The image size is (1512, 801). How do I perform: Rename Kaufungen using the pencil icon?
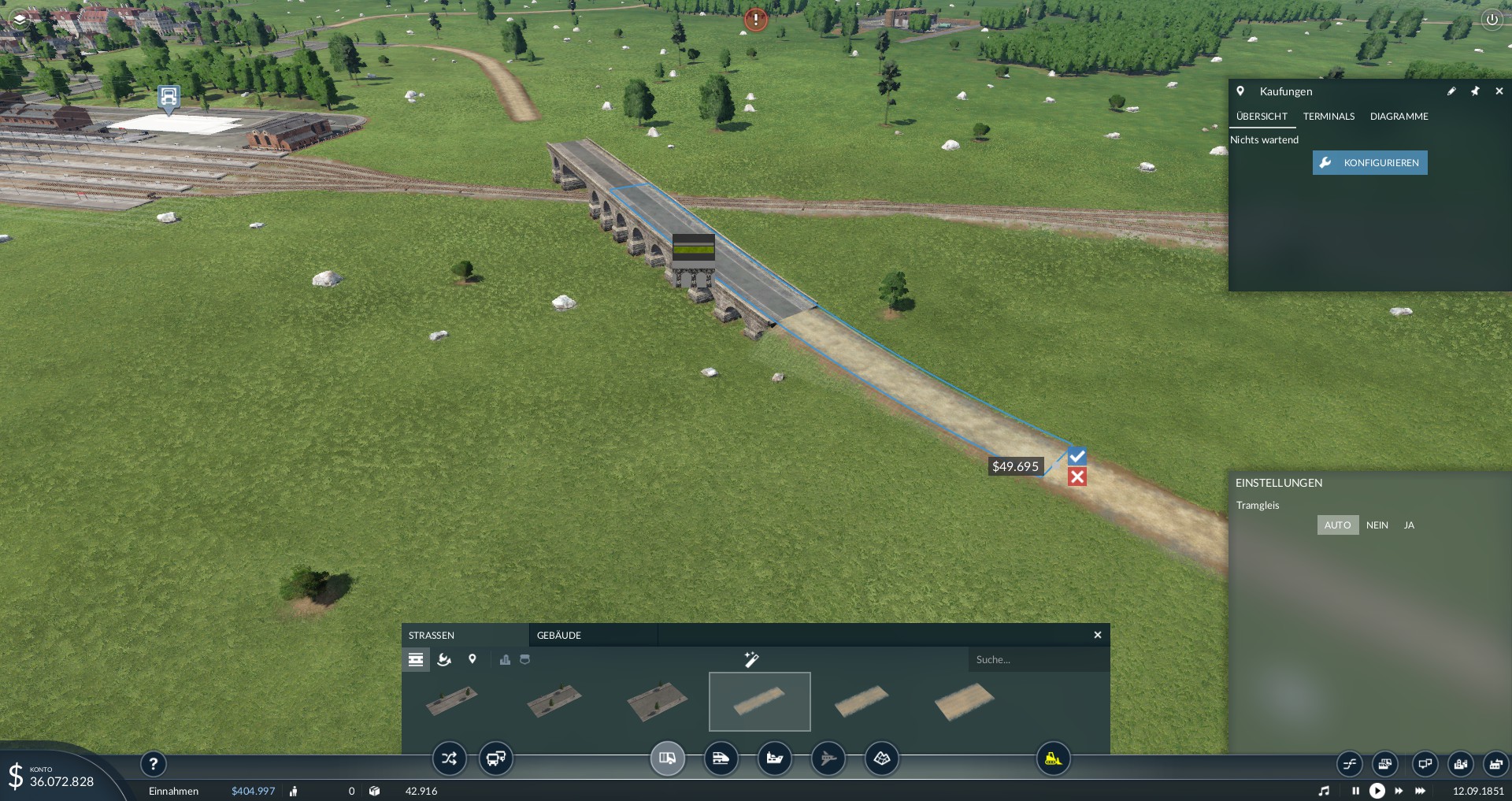point(1451,91)
